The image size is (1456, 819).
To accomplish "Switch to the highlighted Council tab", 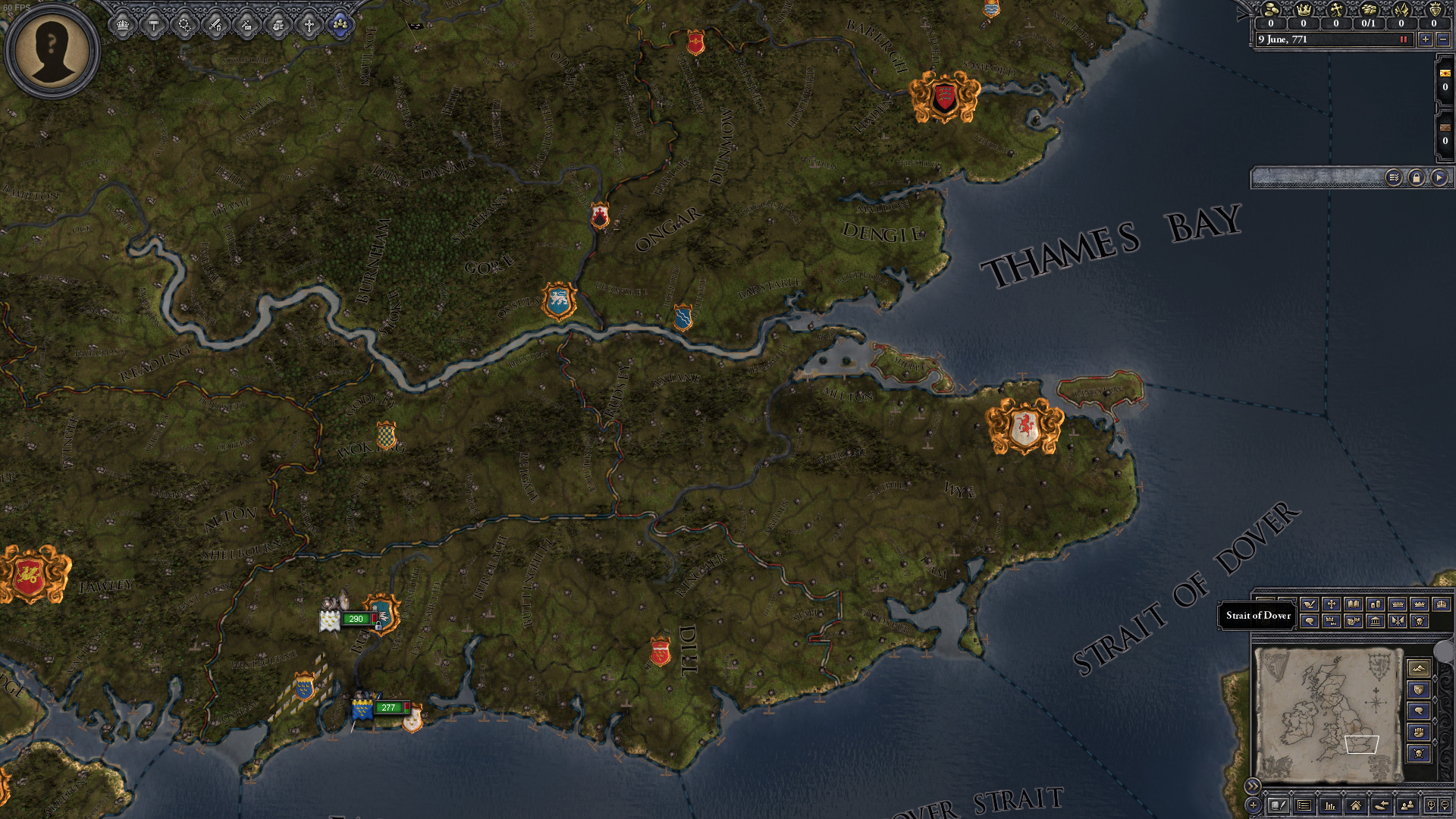I will pyautogui.click(x=341, y=25).
